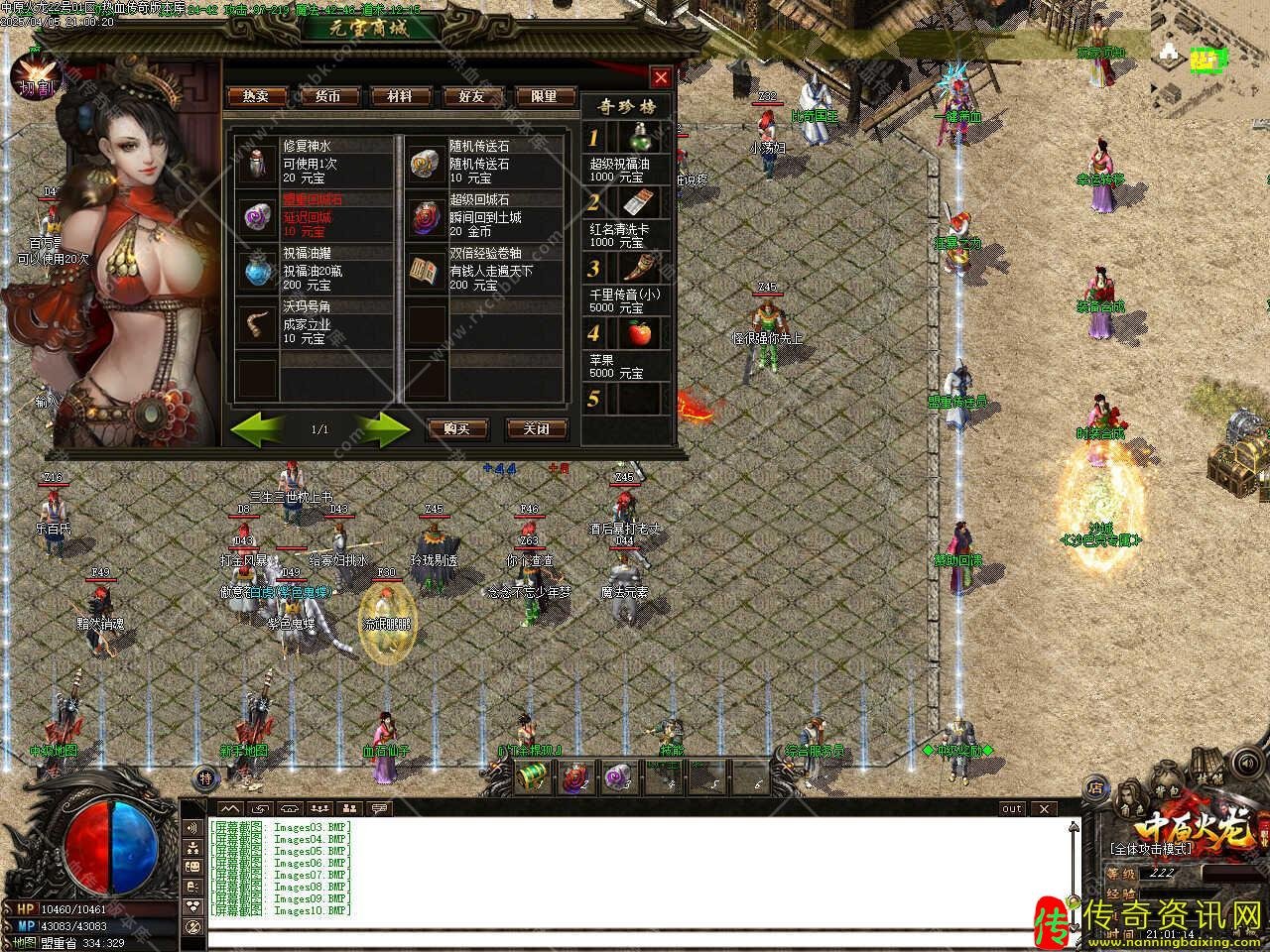Select the 材料 shop tab
Image resolution: width=1270 pixels, height=952 pixels.
(399, 96)
